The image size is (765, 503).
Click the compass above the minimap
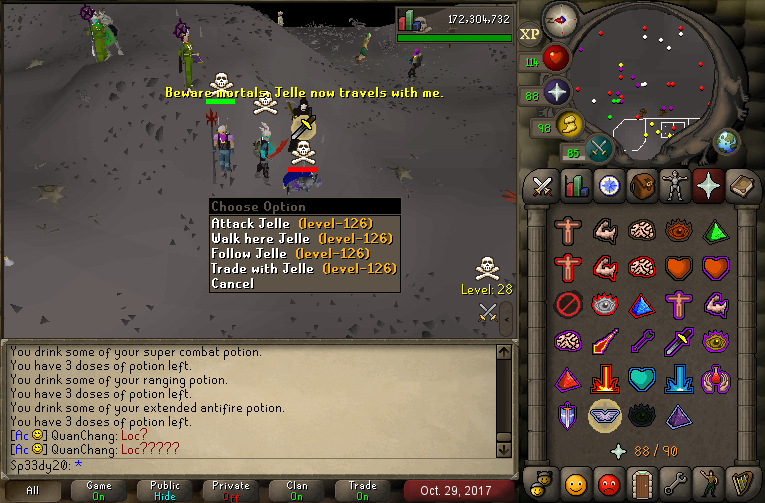click(558, 18)
